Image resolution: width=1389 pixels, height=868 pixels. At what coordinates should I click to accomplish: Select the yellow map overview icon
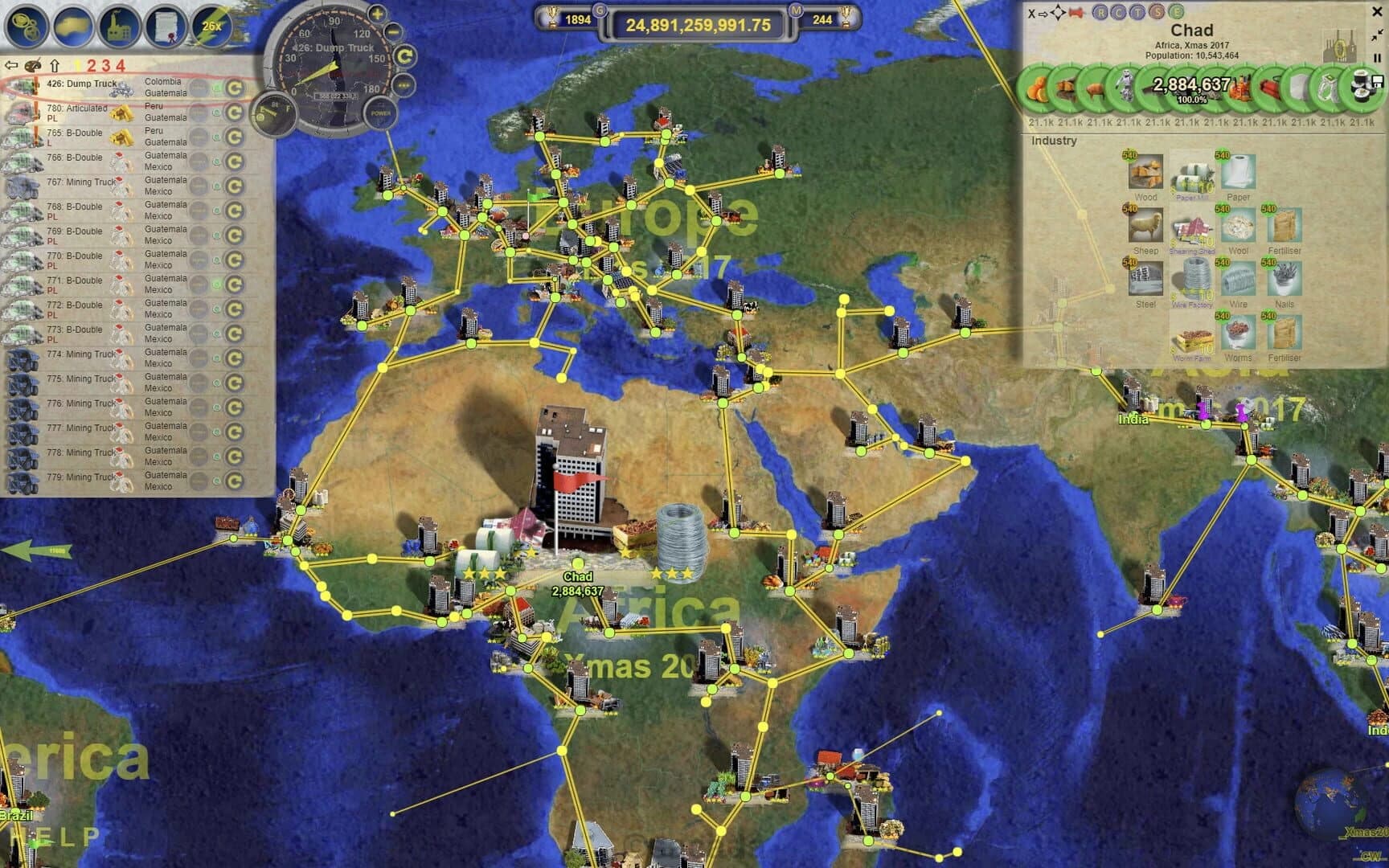click(x=71, y=25)
